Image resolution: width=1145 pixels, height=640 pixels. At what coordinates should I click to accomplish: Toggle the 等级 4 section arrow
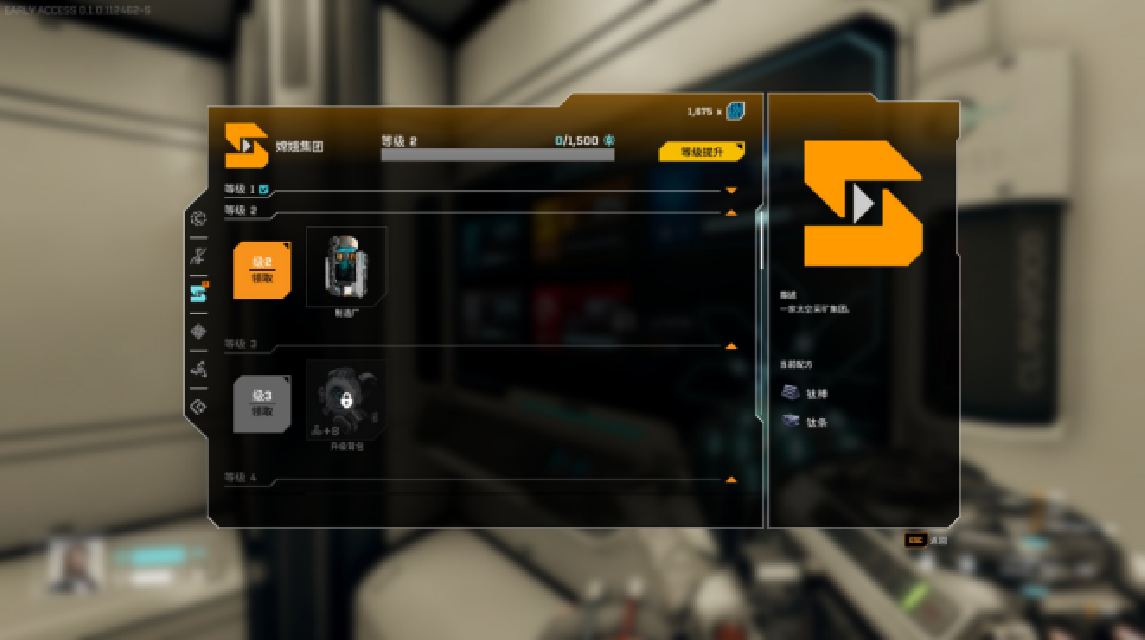731,480
